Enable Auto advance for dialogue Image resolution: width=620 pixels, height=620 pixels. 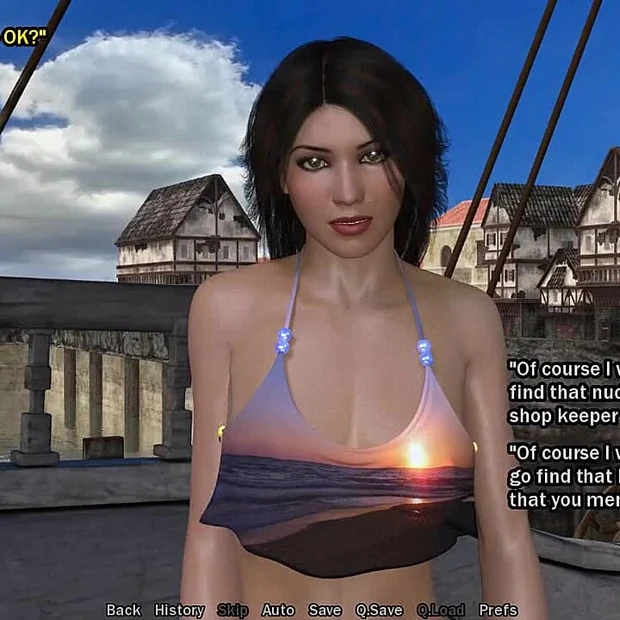[278, 610]
